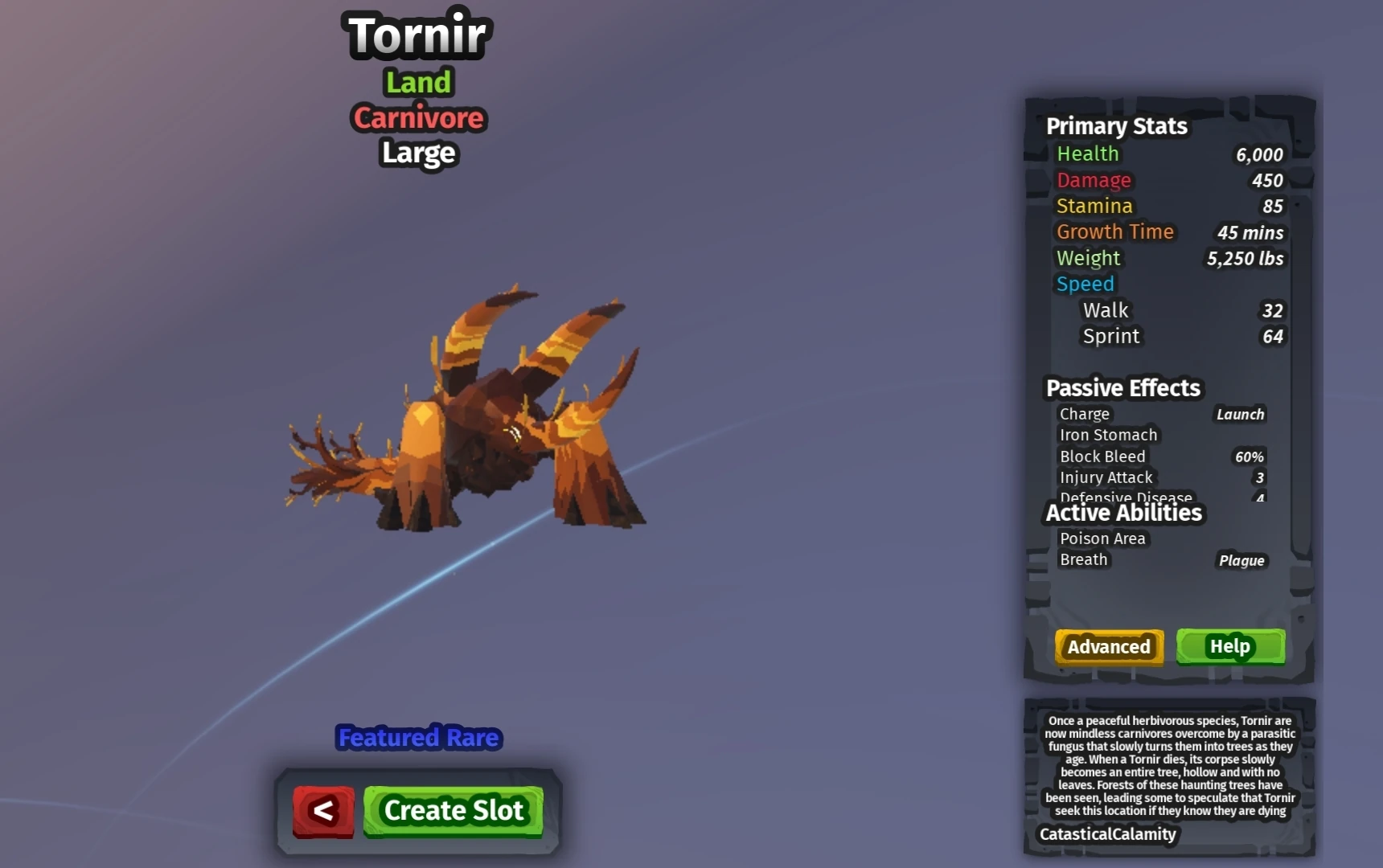Image resolution: width=1383 pixels, height=868 pixels.
Task: Click the Tornir name title
Action: click(x=417, y=34)
